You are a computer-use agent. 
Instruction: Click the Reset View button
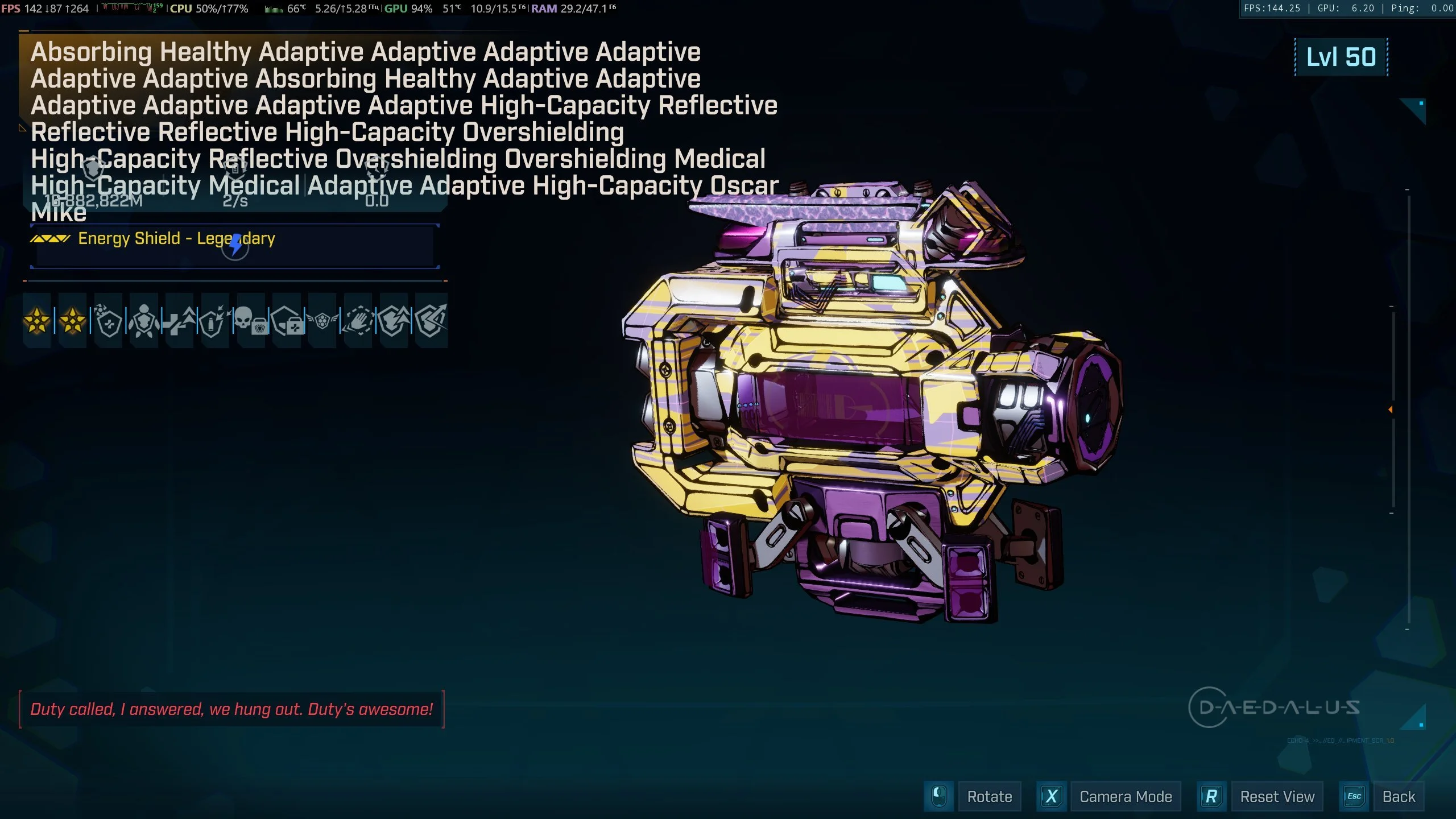point(1277,797)
